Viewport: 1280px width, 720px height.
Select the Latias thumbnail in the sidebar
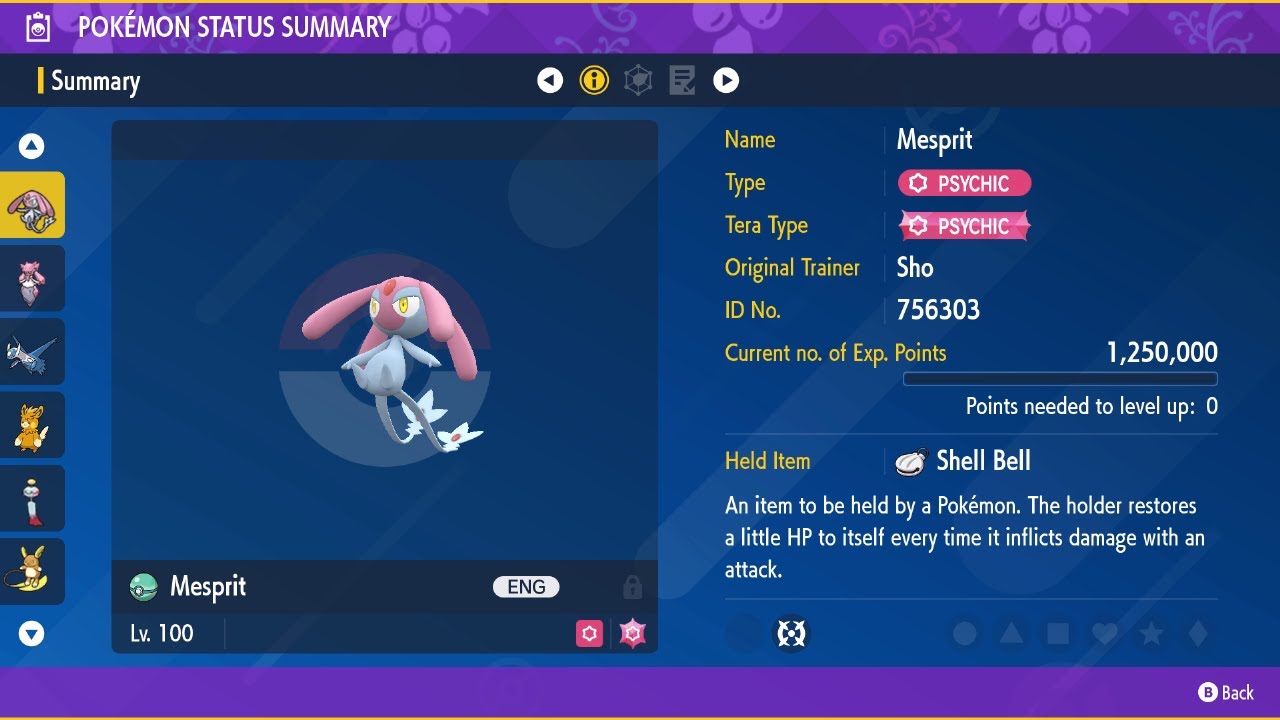pyautogui.click(x=33, y=351)
